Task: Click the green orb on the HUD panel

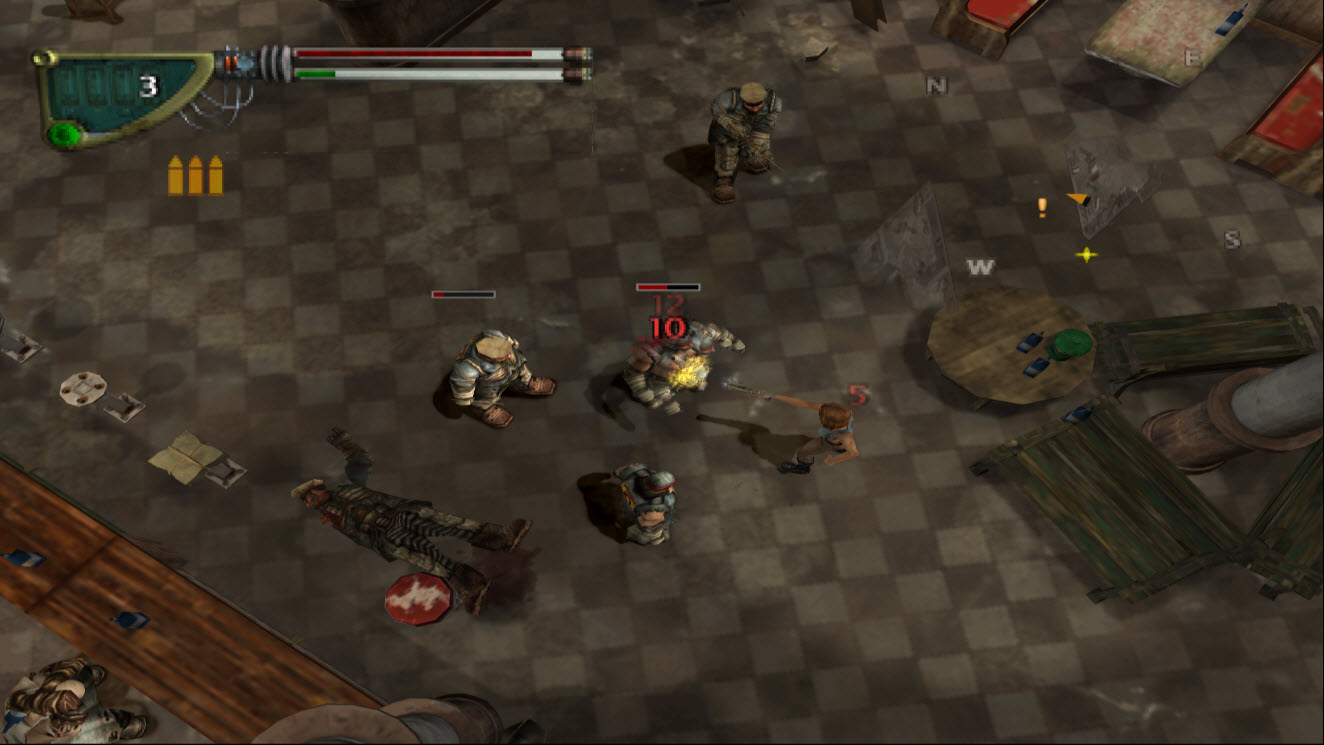Action: point(65,133)
